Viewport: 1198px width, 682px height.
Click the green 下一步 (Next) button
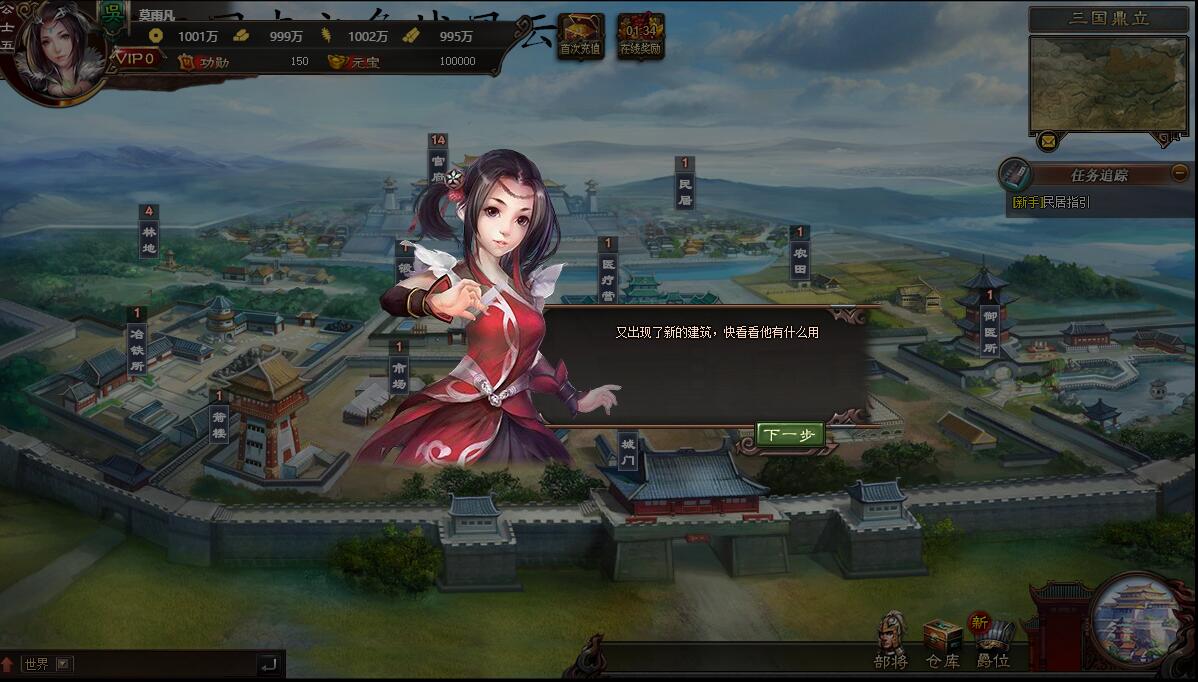790,434
